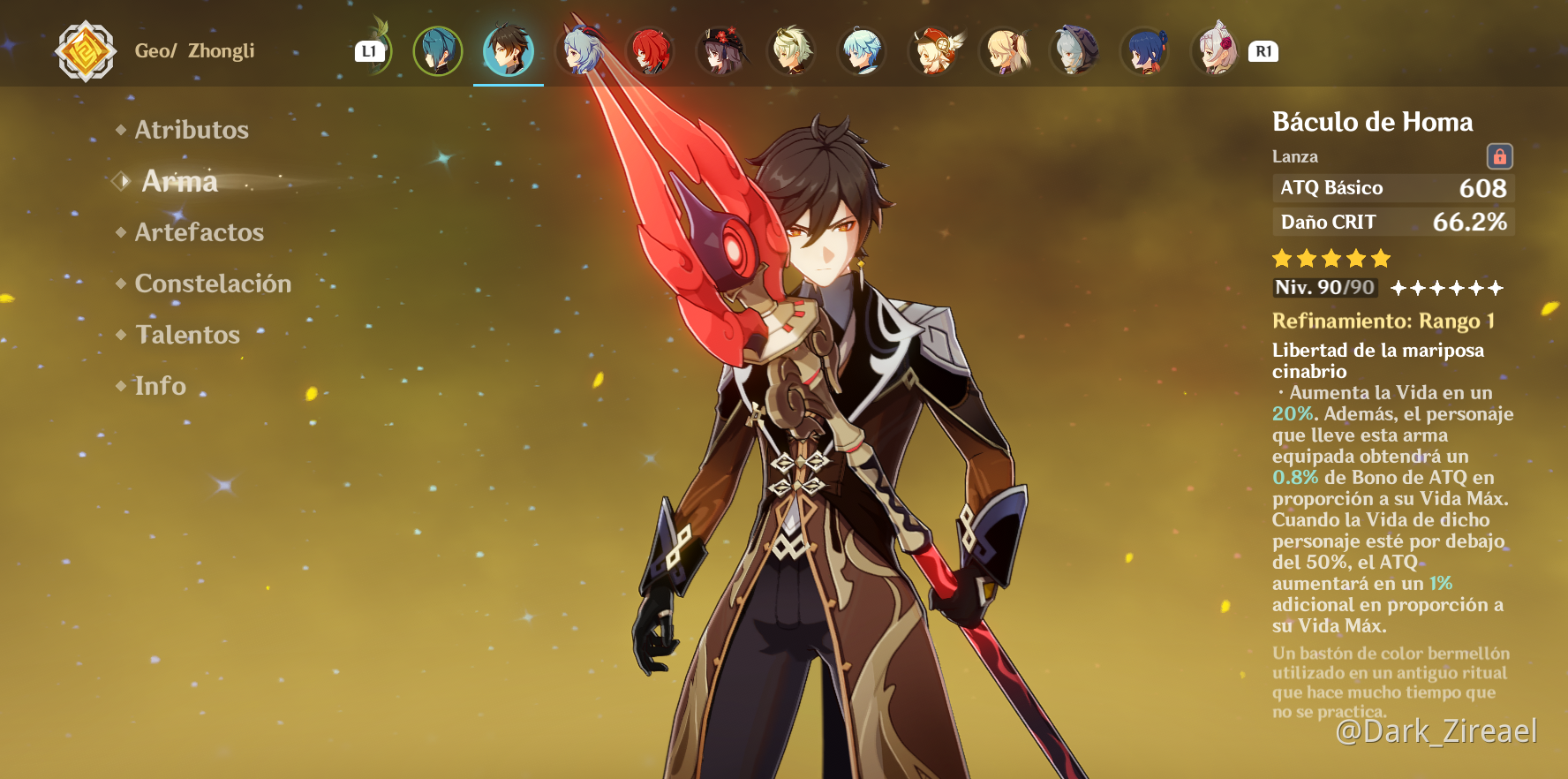Select Hu Tao's portrait

pos(721,51)
